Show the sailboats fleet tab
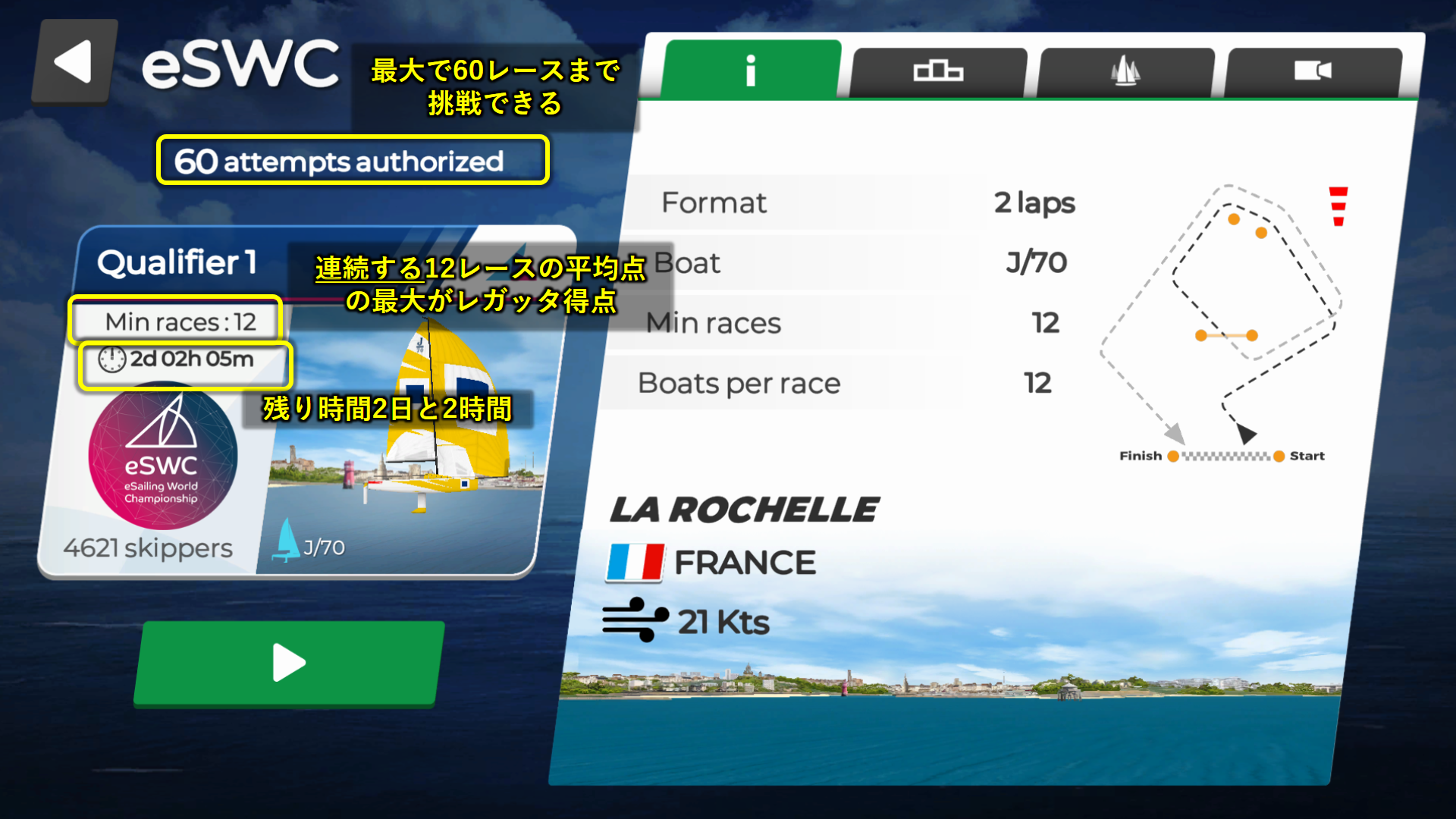The width and height of the screenshot is (1456, 819). tap(1125, 72)
